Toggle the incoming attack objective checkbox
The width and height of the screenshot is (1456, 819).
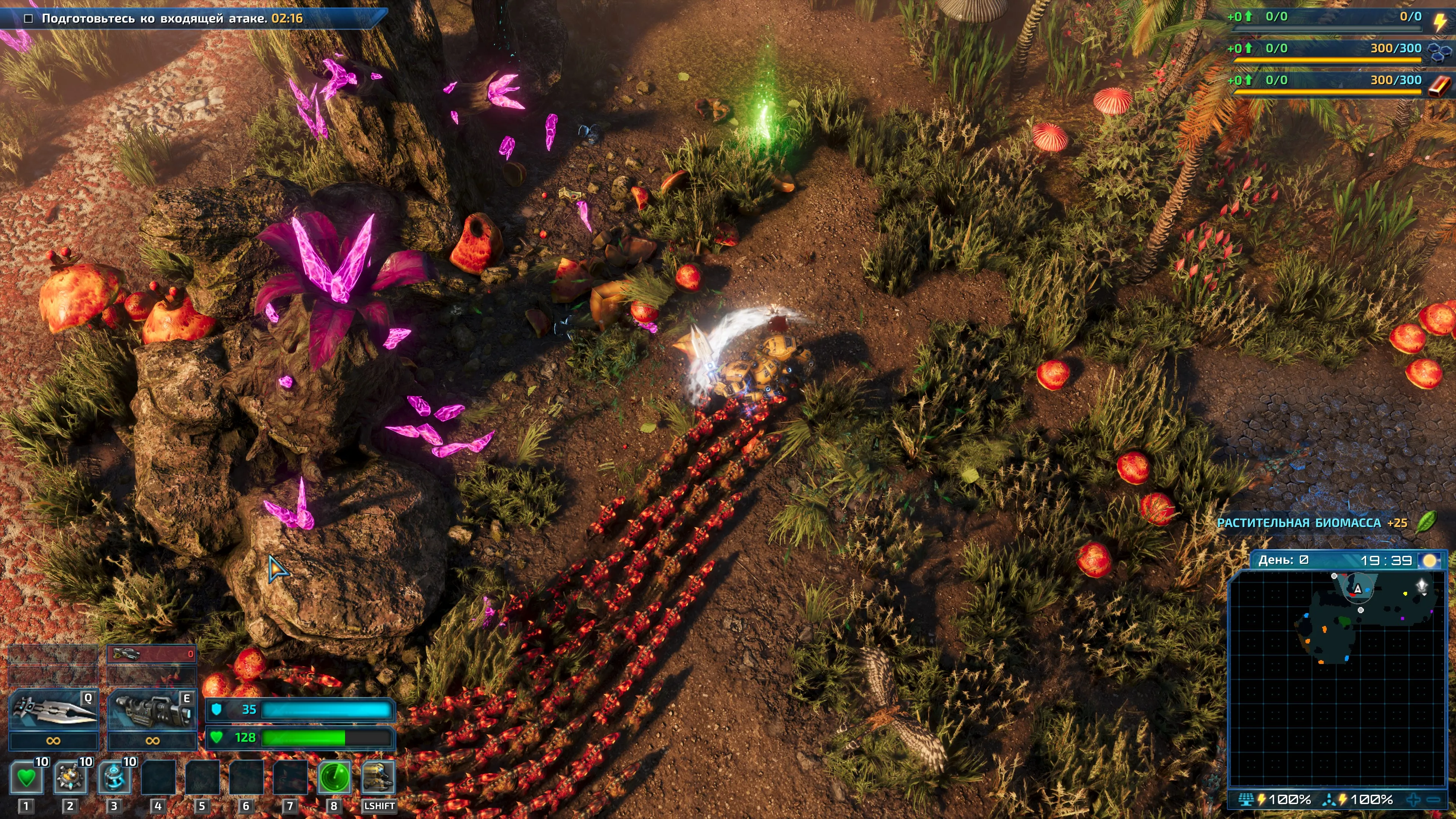[x=28, y=19]
